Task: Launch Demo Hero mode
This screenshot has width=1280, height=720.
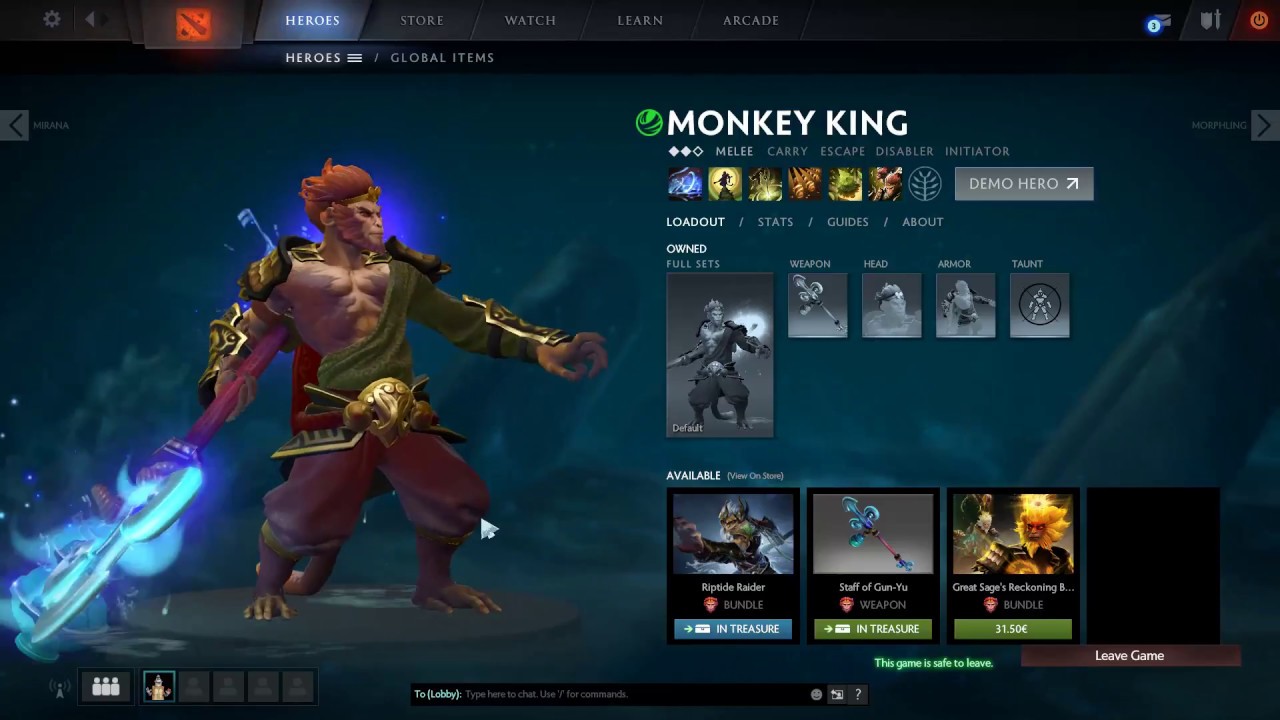Action: (x=1023, y=184)
